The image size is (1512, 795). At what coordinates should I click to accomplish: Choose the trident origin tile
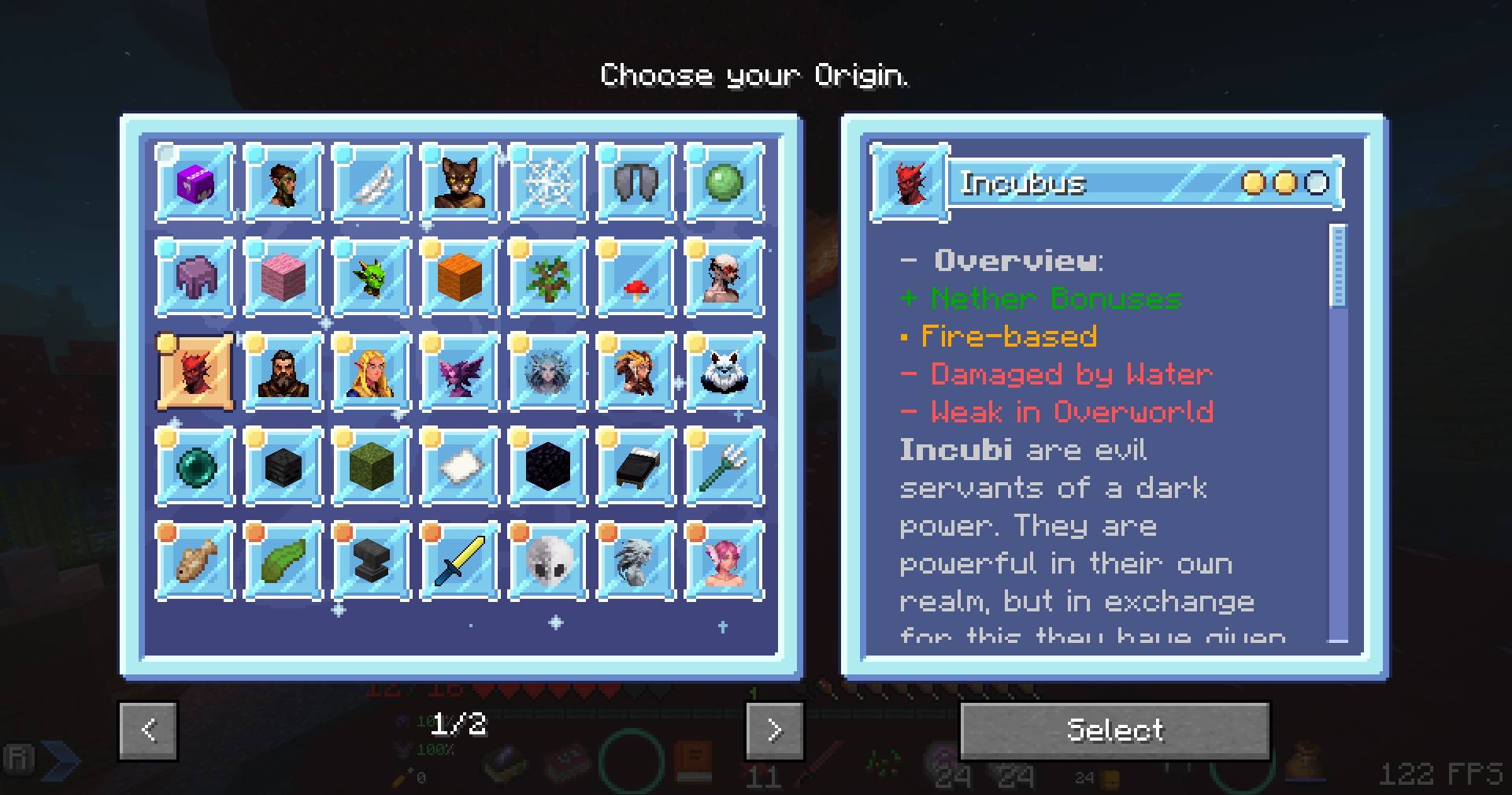(724, 466)
